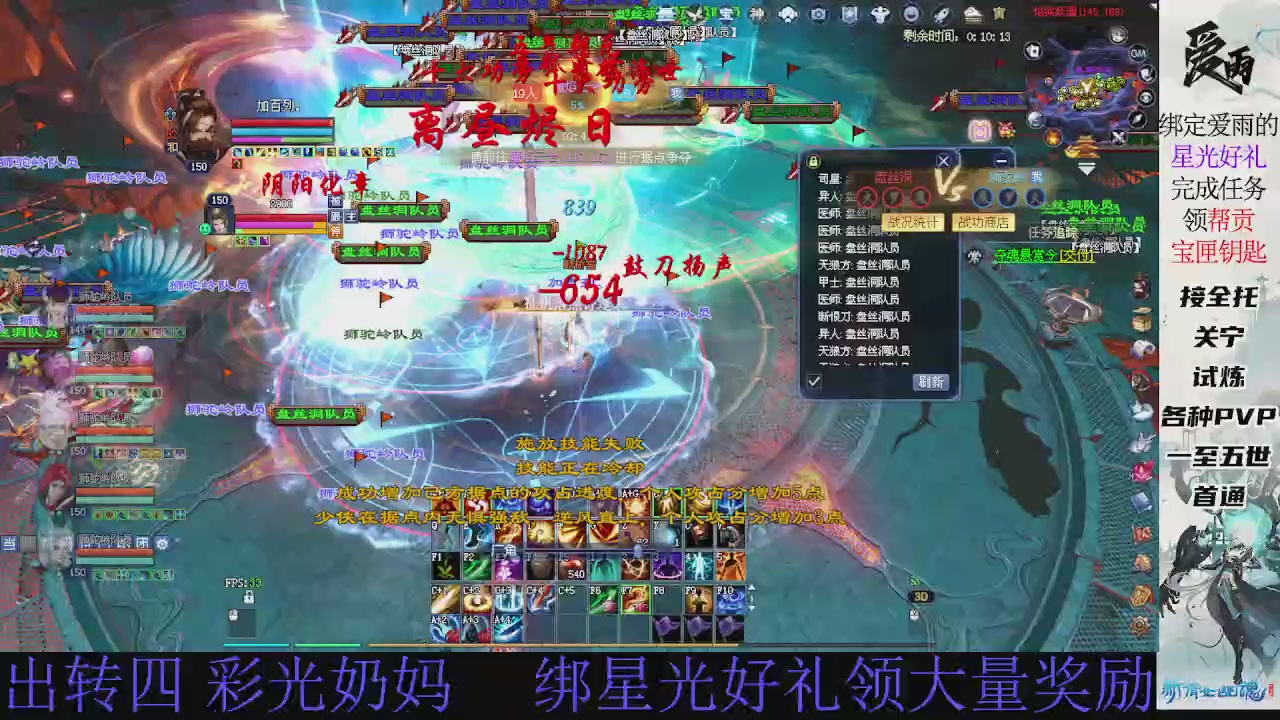
Task: Open the camera screenshot icon on the top toolbar
Action: pos(818,14)
